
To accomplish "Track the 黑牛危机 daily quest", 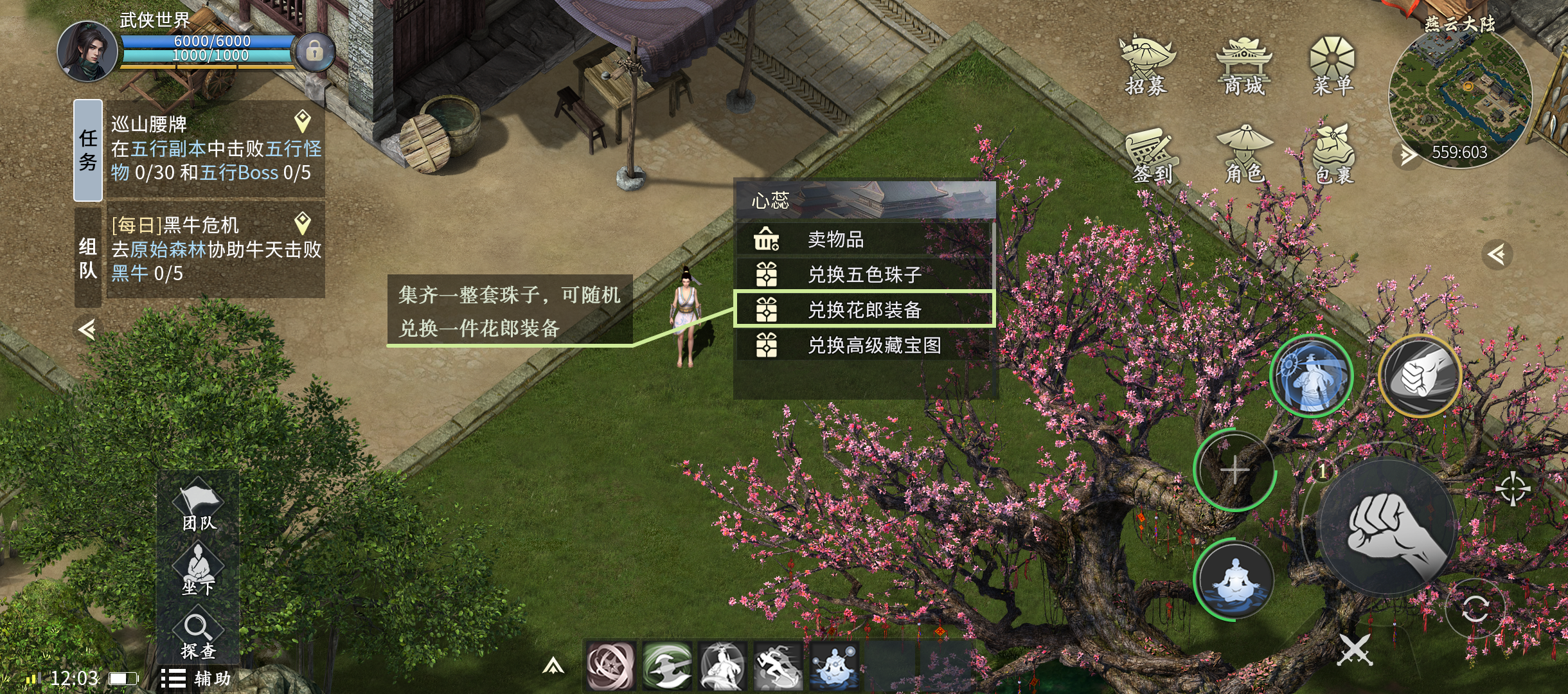I will tap(303, 223).
